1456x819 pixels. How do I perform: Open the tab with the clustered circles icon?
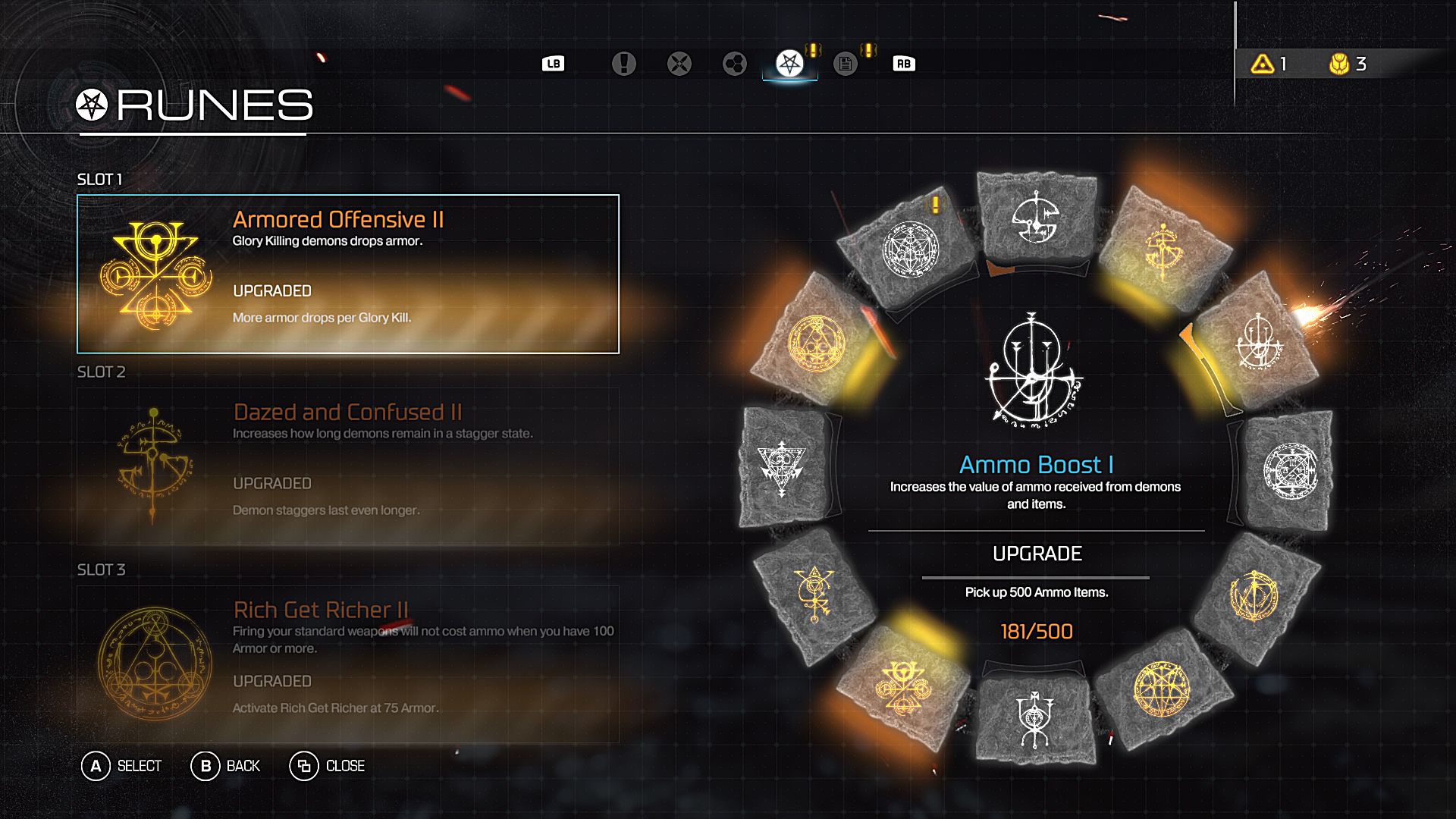734,64
